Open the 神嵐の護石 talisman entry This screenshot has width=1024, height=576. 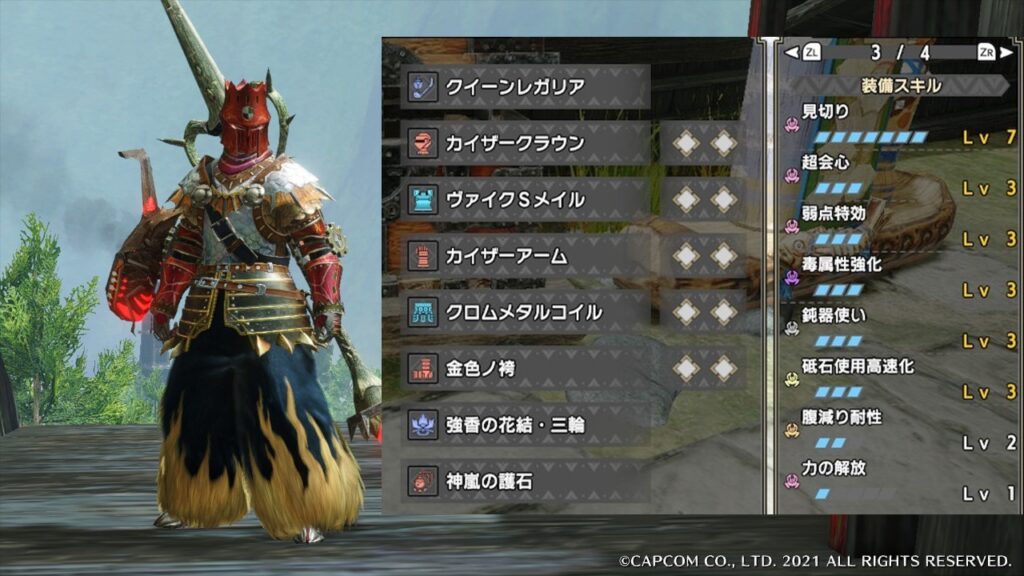pos(527,482)
